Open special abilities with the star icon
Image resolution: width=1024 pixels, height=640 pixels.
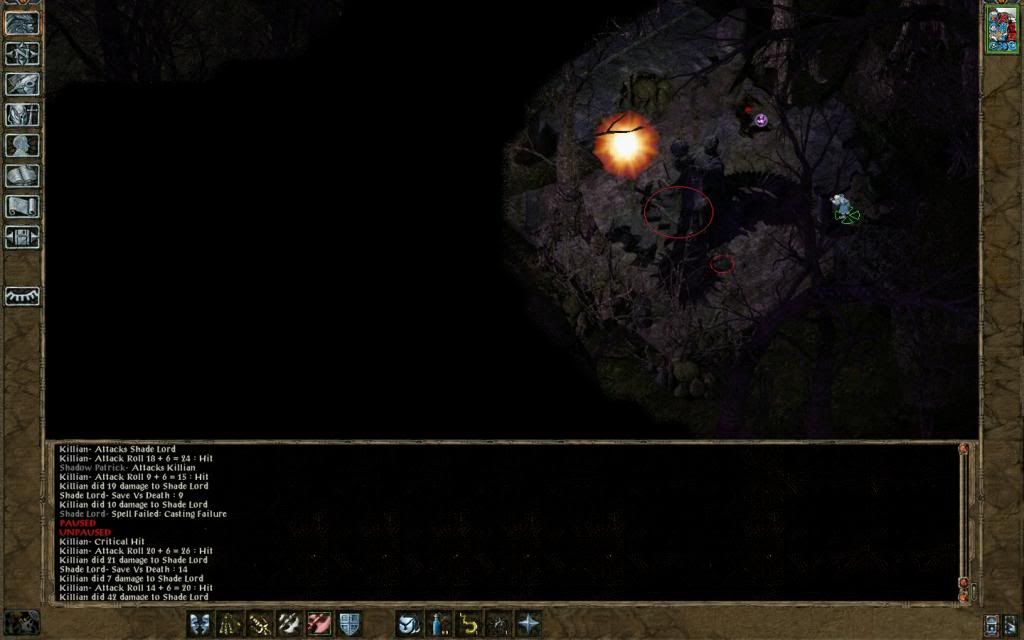tap(528, 624)
